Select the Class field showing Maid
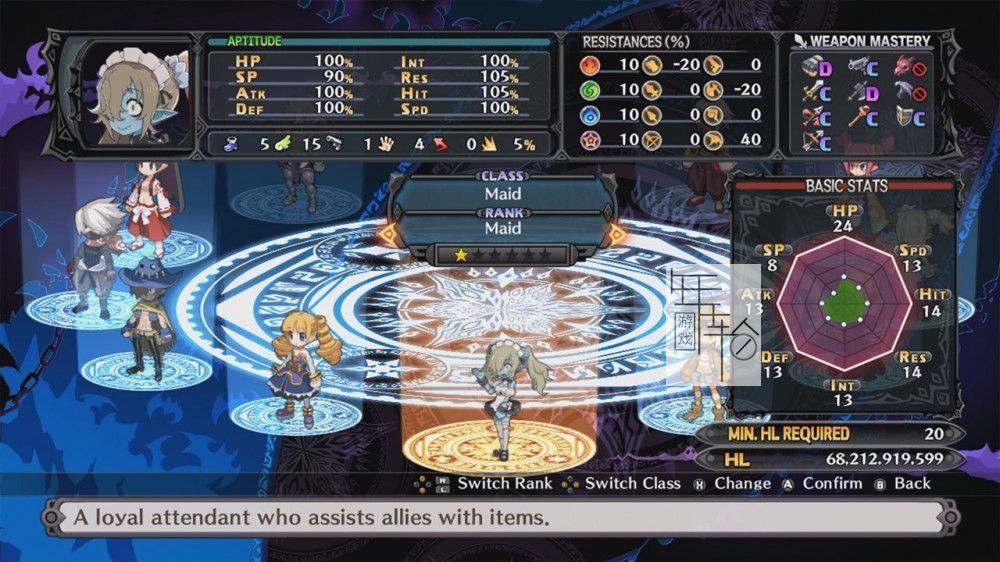Viewport: 1000px width, 562px height. 502,193
